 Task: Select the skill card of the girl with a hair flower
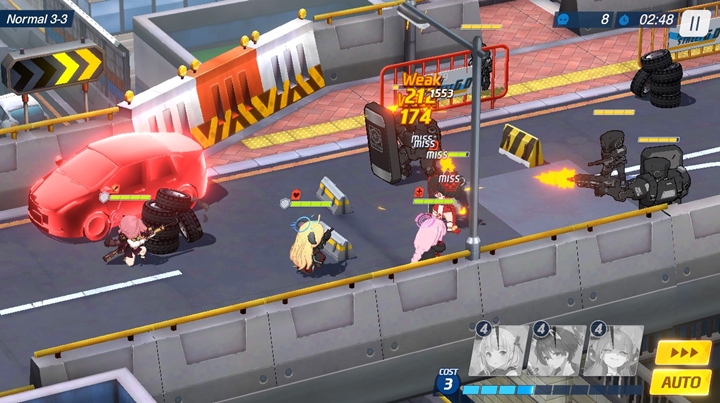pyautogui.click(x=498, y=351)
